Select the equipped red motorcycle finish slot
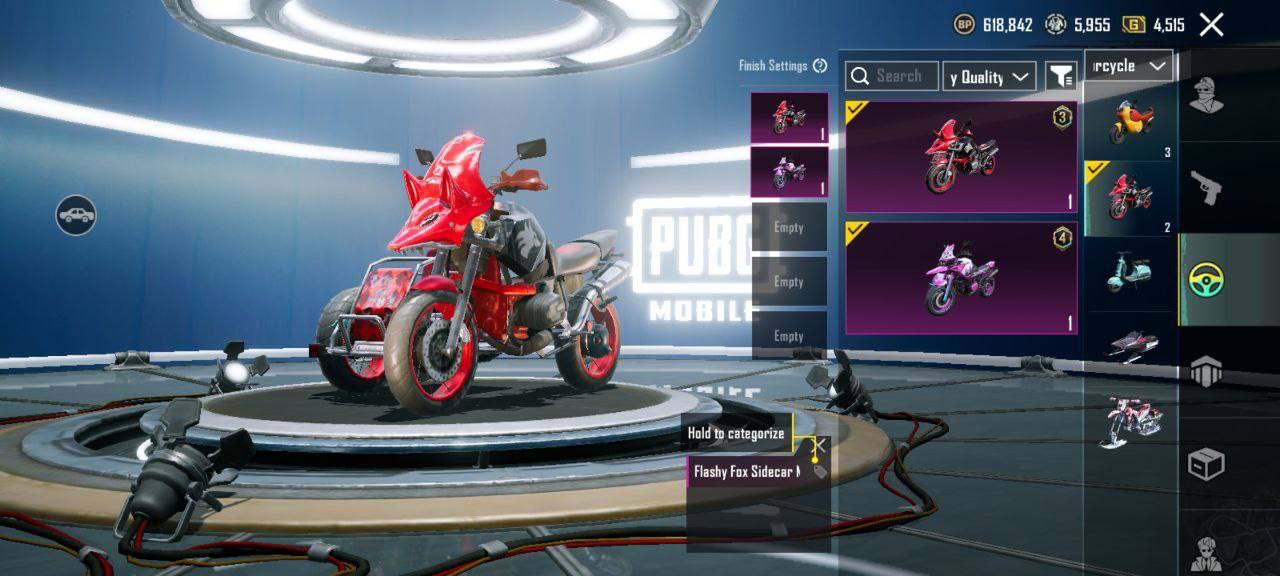The image size is (1280, 576). (x=789, y=118)
